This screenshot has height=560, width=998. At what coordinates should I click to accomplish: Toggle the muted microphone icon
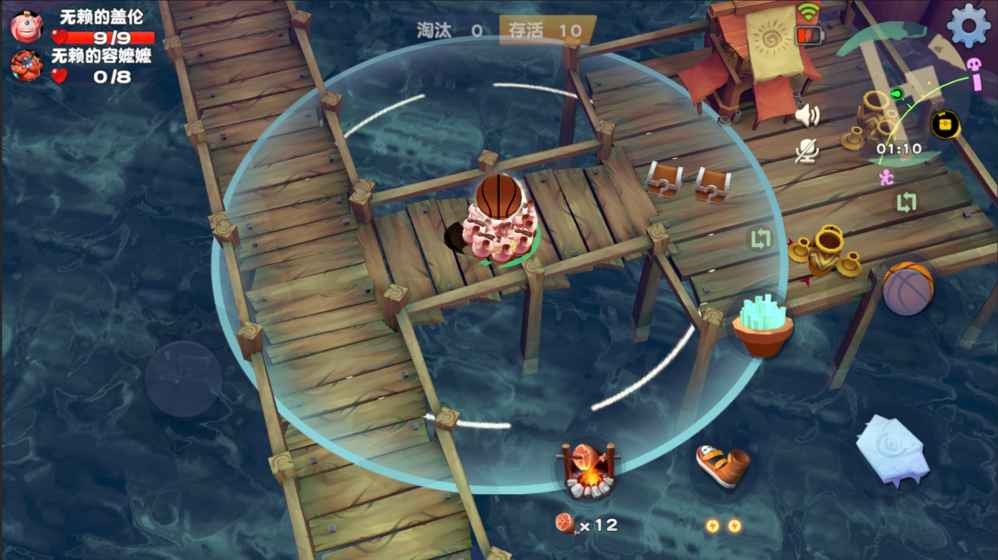pos(806,151)
